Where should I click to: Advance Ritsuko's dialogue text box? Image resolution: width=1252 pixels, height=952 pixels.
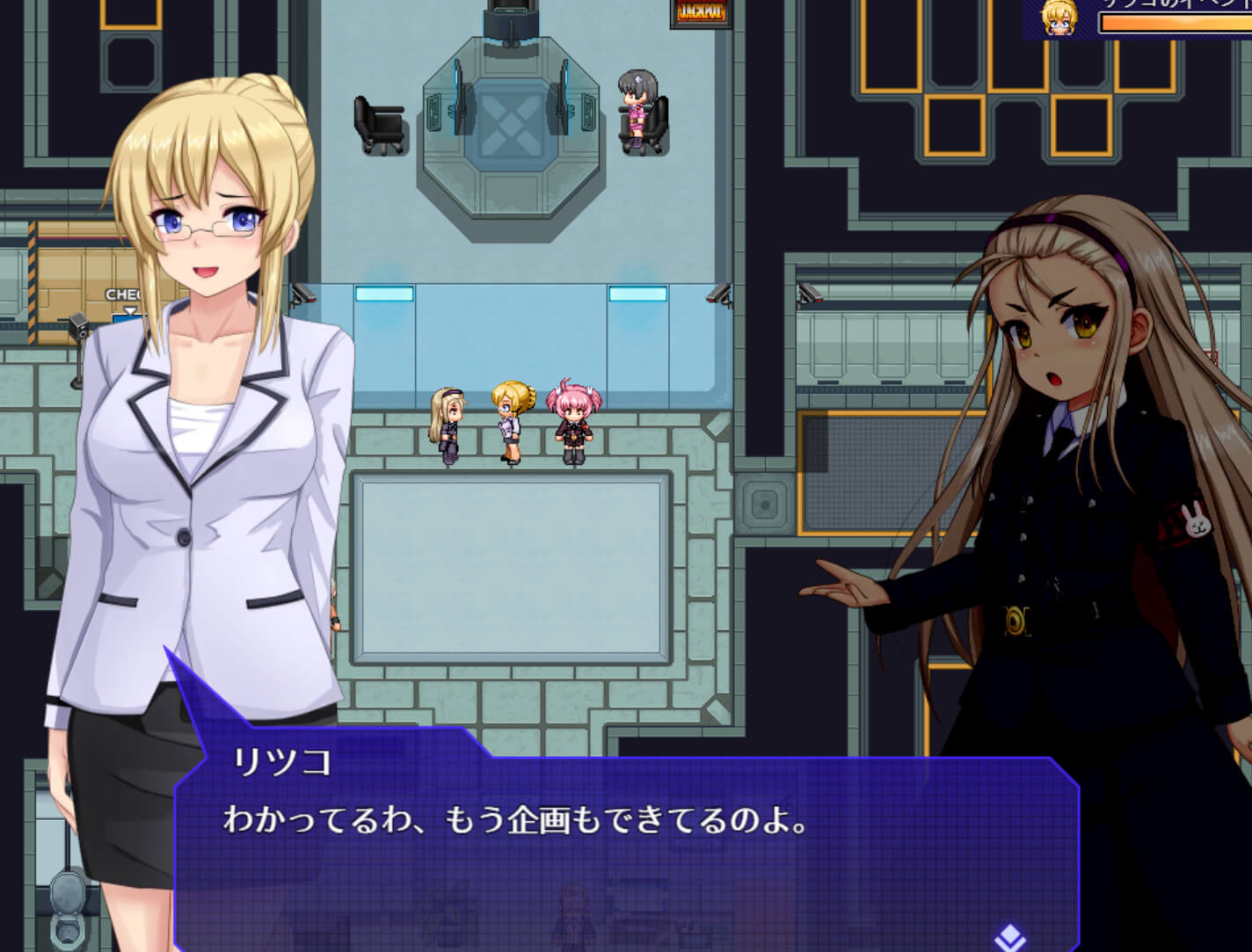tap(625, 846)
